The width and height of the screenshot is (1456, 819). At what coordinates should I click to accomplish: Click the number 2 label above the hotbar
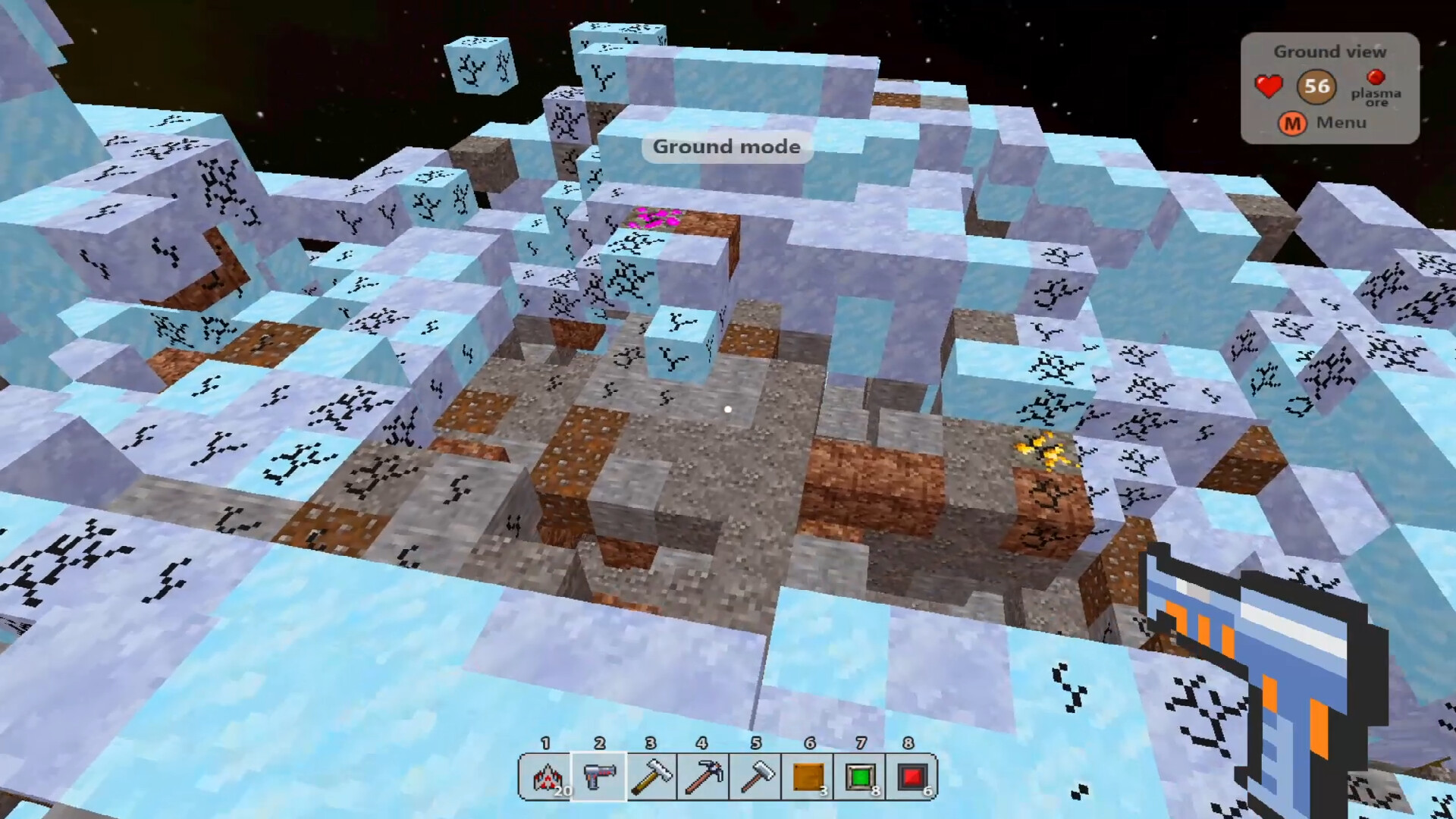[x=599, y=744]
